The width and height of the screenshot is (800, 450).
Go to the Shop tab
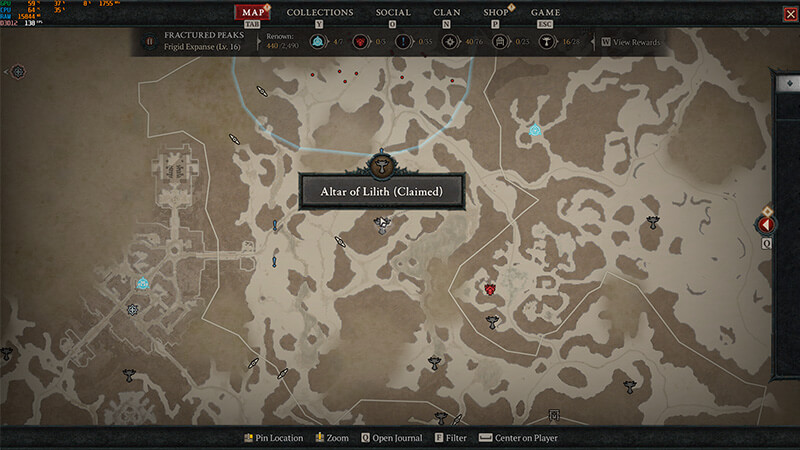(x=495, y=13)
